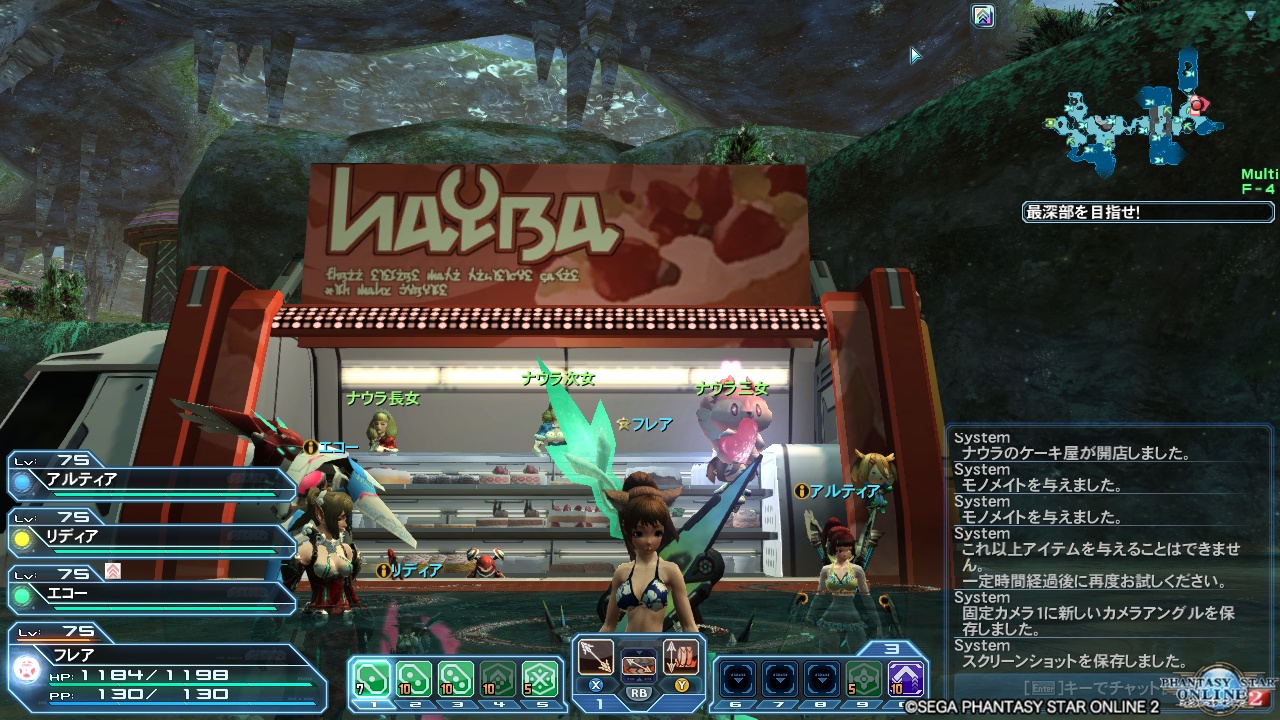The image size is (1280, 720).
Task: Activate the green dice icon in slot 3
Action: pos(457,678)
